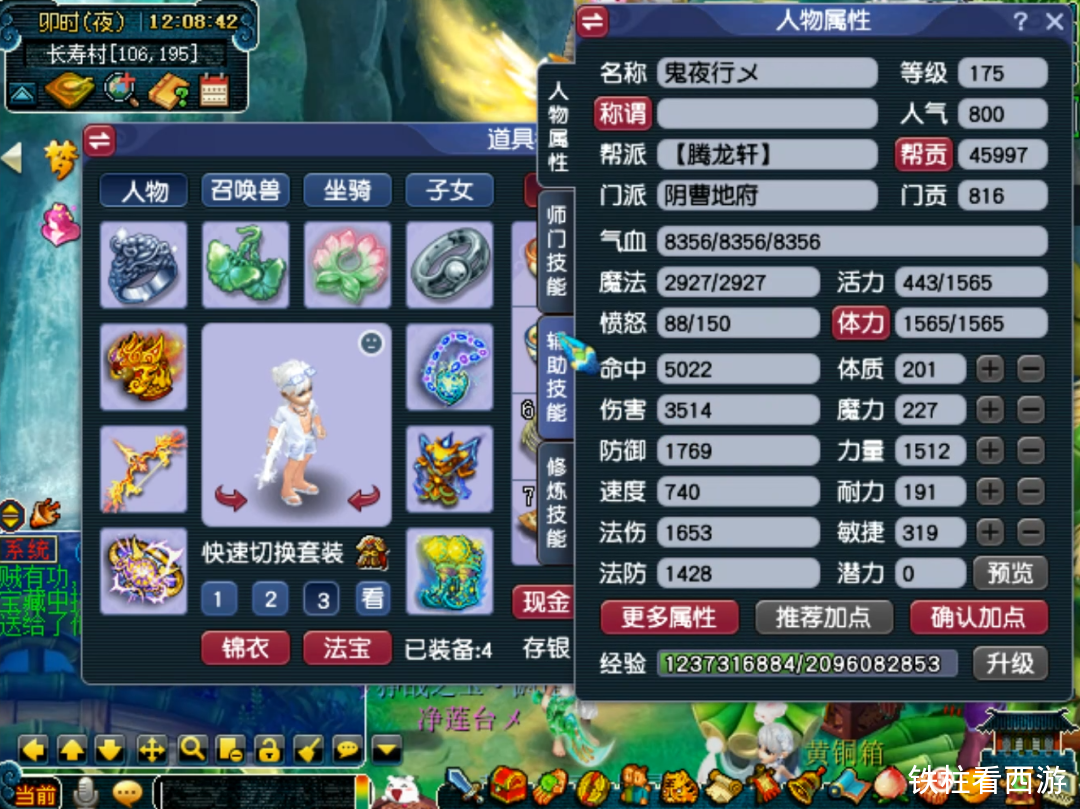This screenshot has height=809, width=1080.
Task: Open the 称谓 title selector
Action: [x=623, y=113]
